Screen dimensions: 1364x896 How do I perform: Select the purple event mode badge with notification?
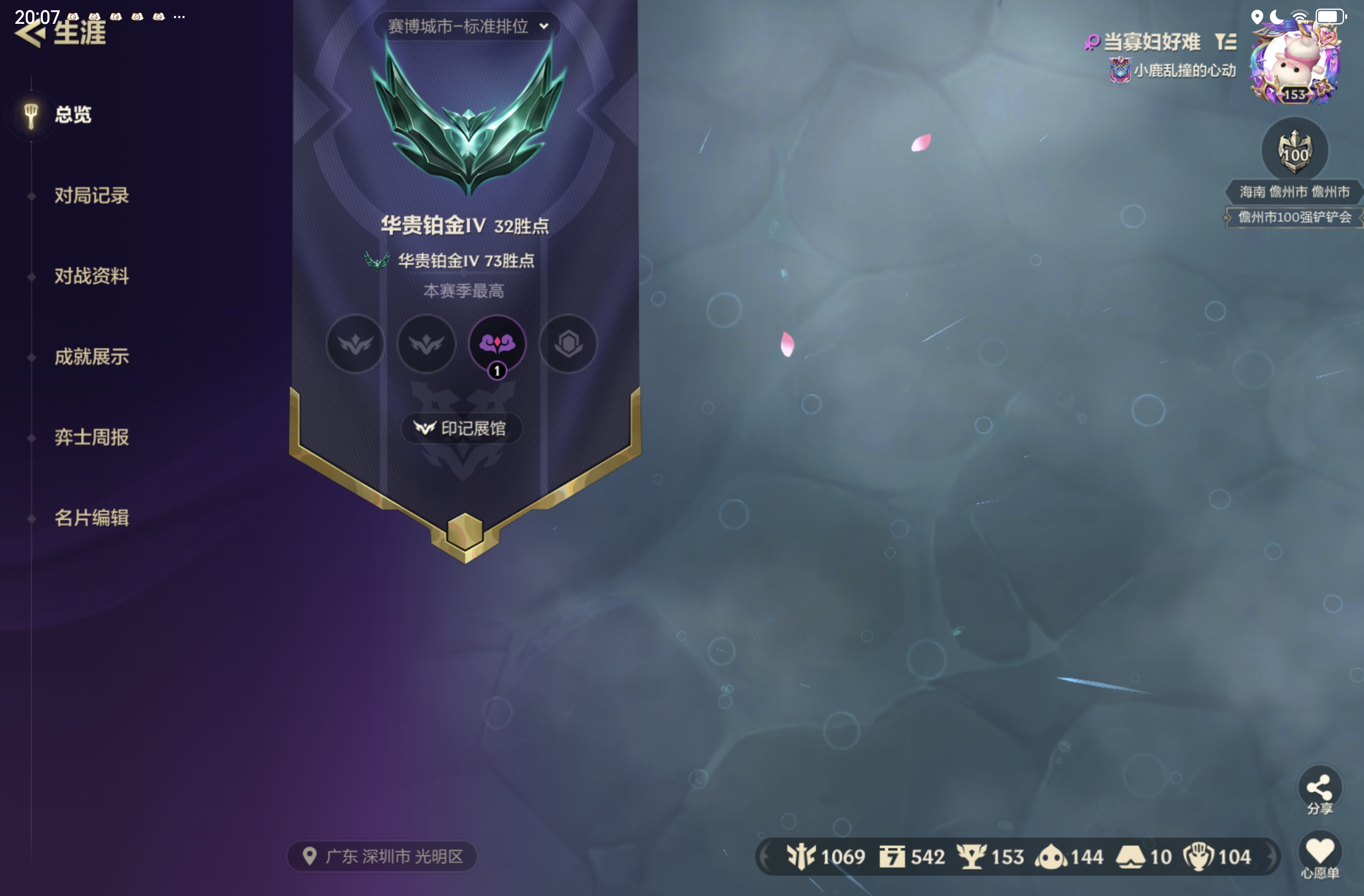[496, 344]
